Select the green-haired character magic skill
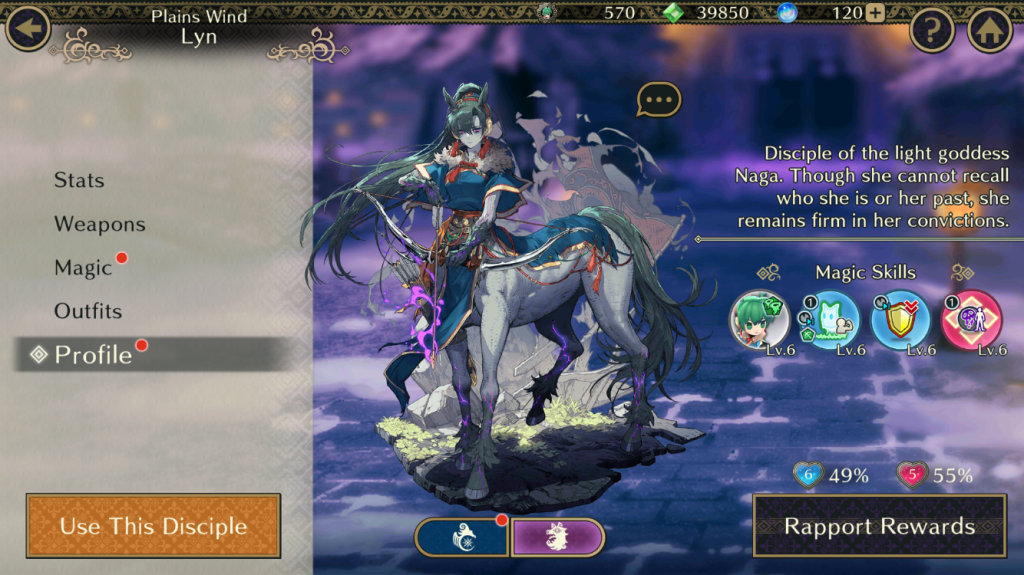The width and height of the screenshot is (1024, 575). point(760,319)
